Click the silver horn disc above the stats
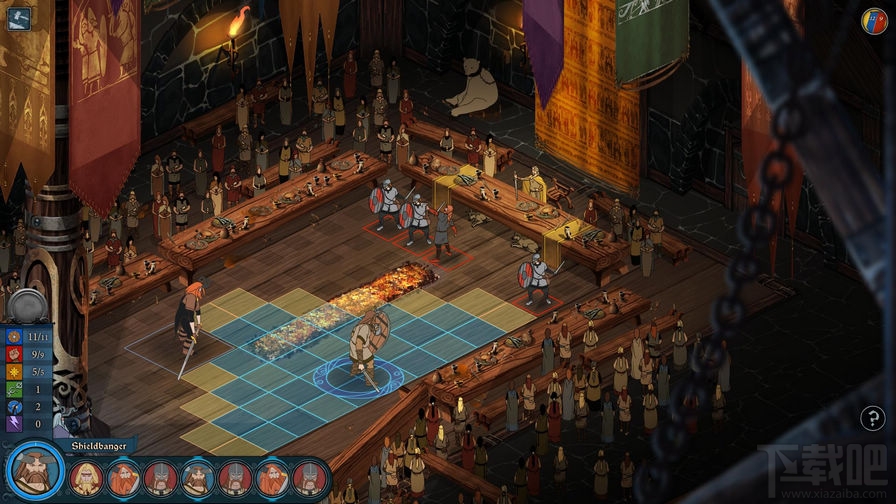The height and width of the screenshot is (504, 896). coord(27,305)
